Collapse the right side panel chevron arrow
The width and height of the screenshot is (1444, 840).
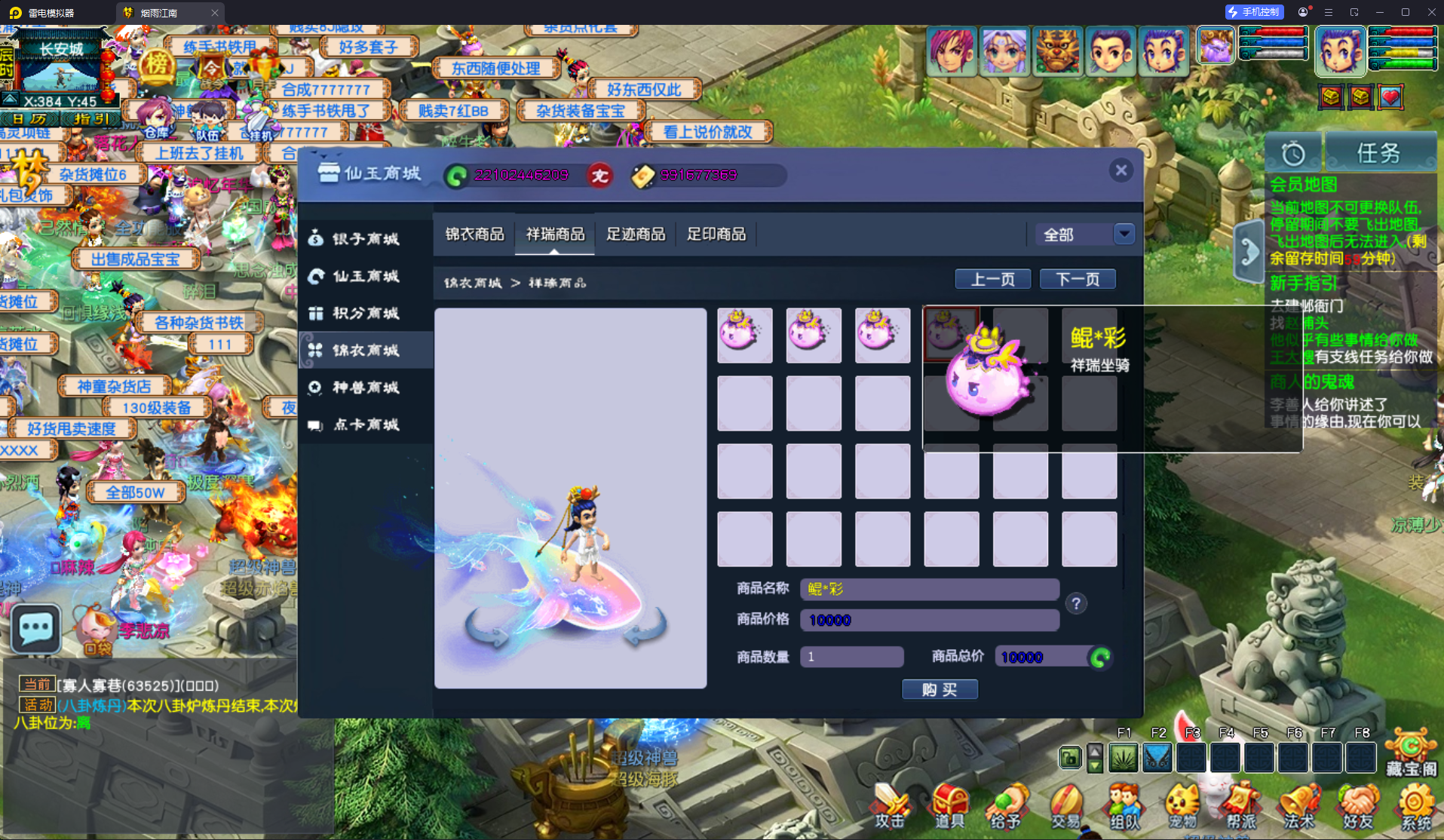tap(1249, 251)
